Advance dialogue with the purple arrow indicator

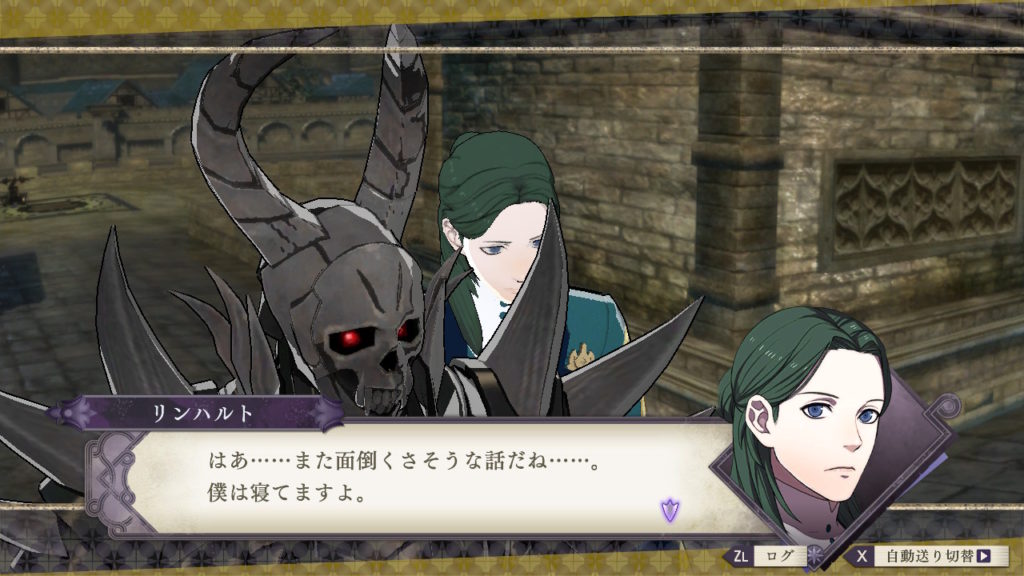click(668, 511)
